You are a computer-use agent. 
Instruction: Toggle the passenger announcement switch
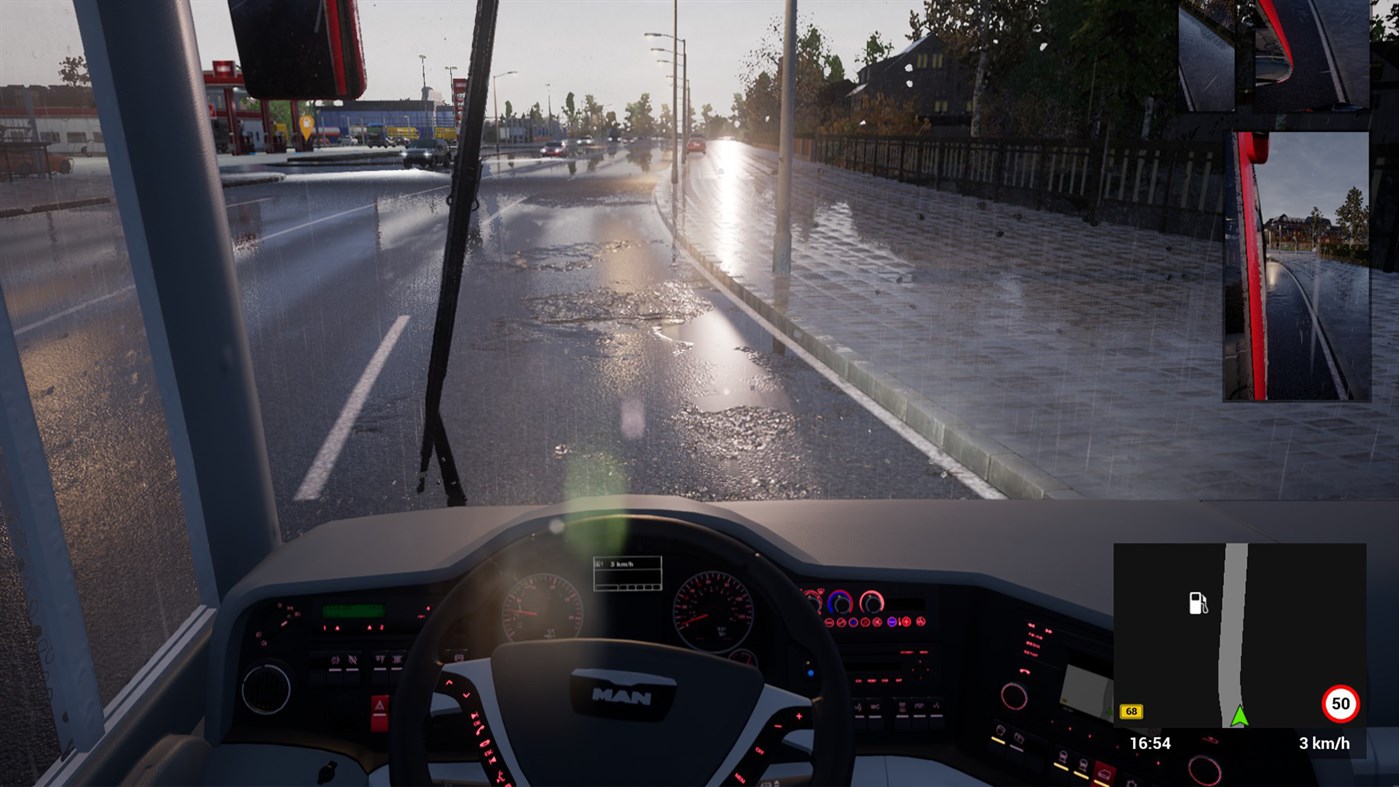tap(859, 707)
